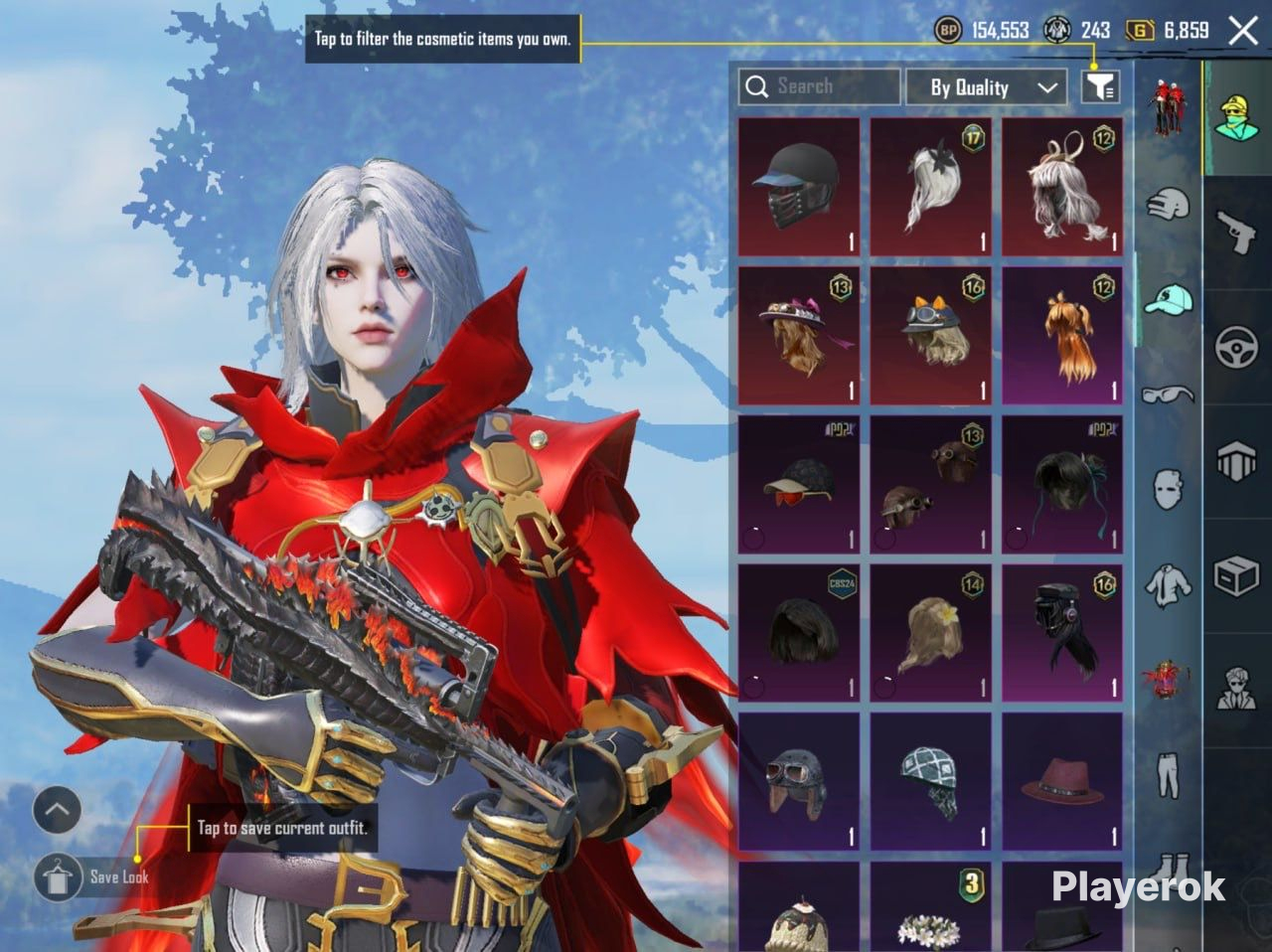Screen dimensions: 1272x952
Task: Open the glasses category tab
Action: point(1169,394)
